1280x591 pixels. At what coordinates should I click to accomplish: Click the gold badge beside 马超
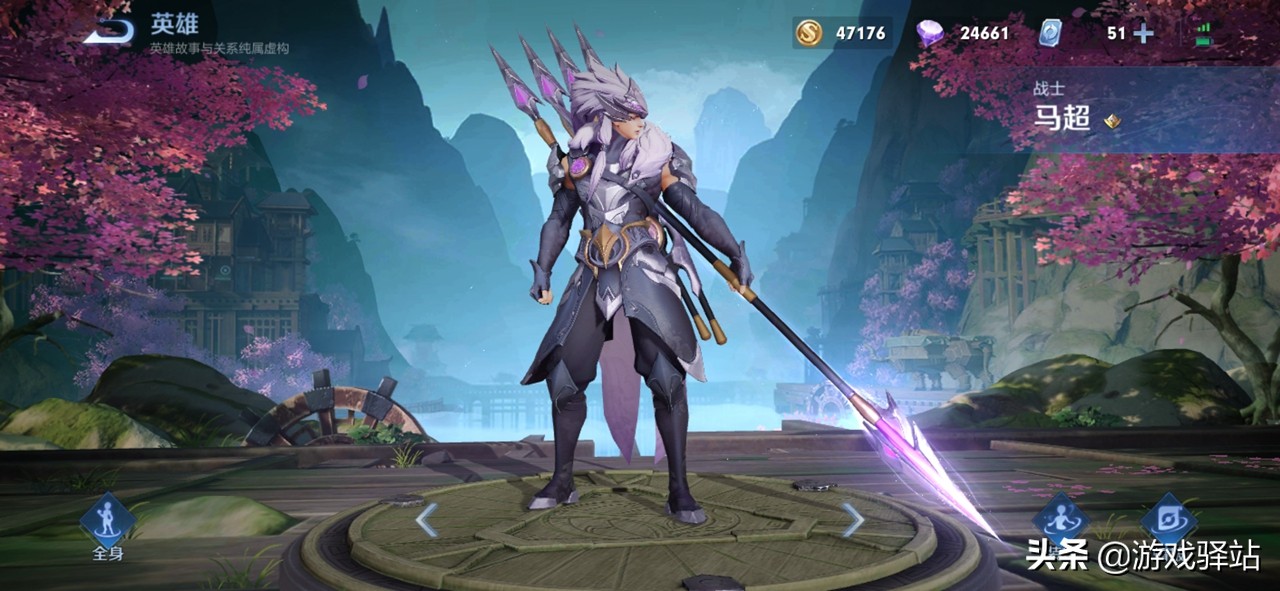tap(1112, 121)
